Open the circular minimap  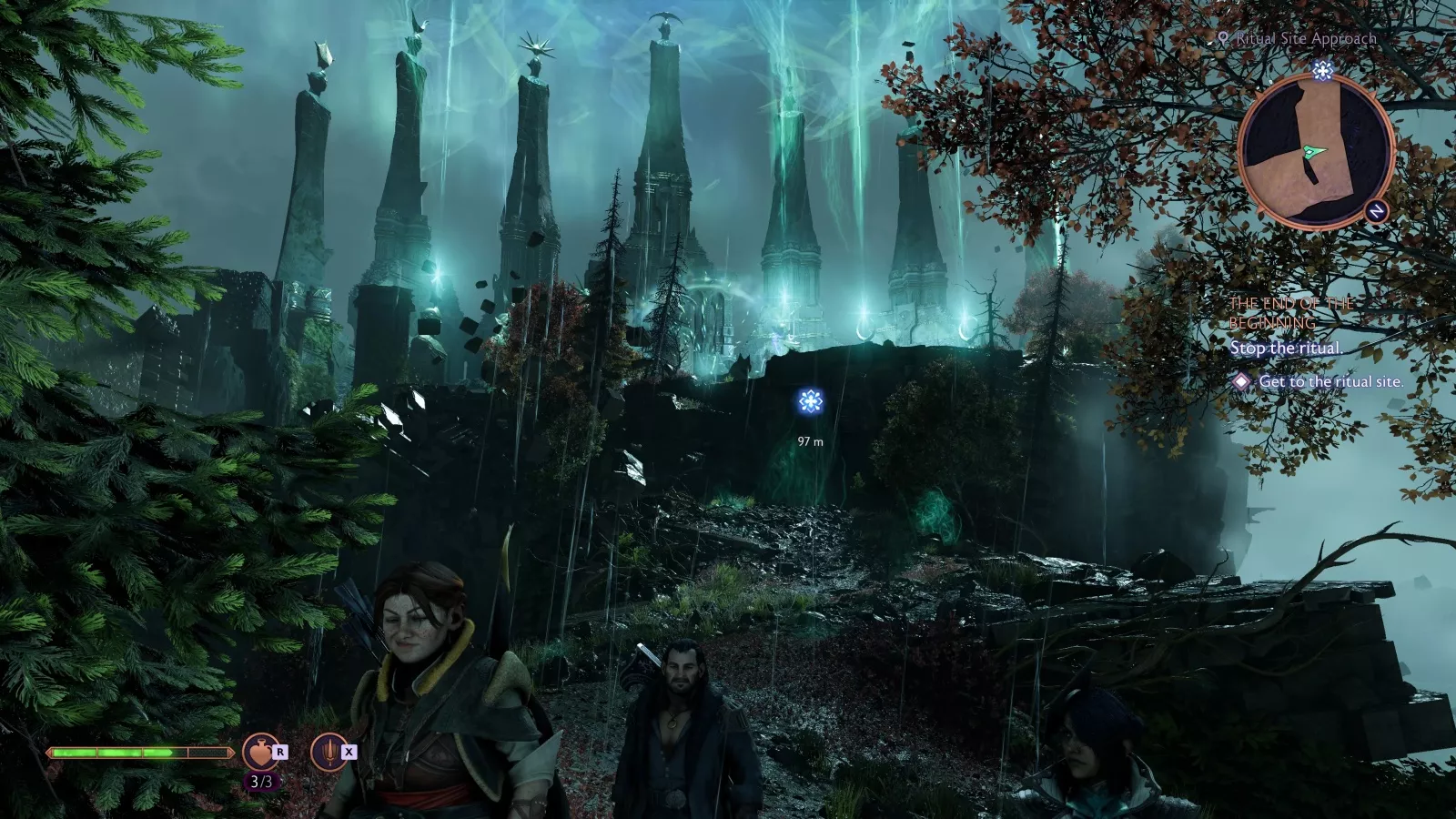point(1315,151)
